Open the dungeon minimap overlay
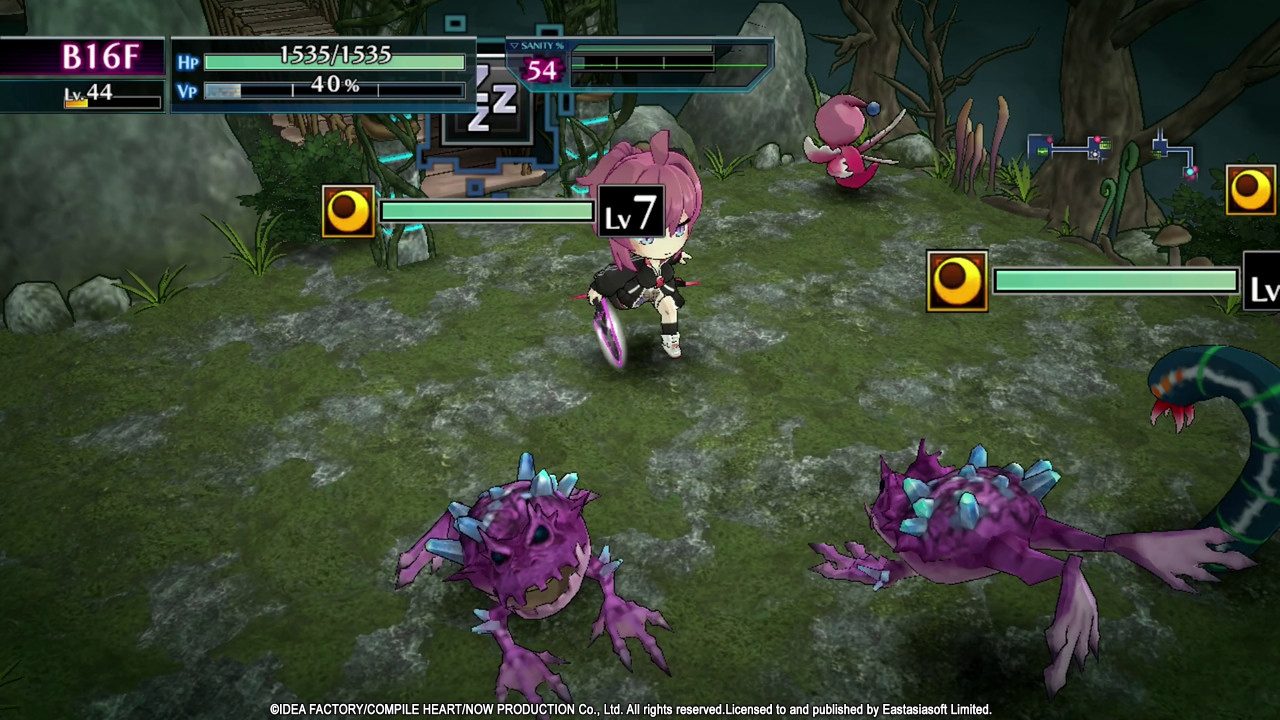 point(1112,153)
